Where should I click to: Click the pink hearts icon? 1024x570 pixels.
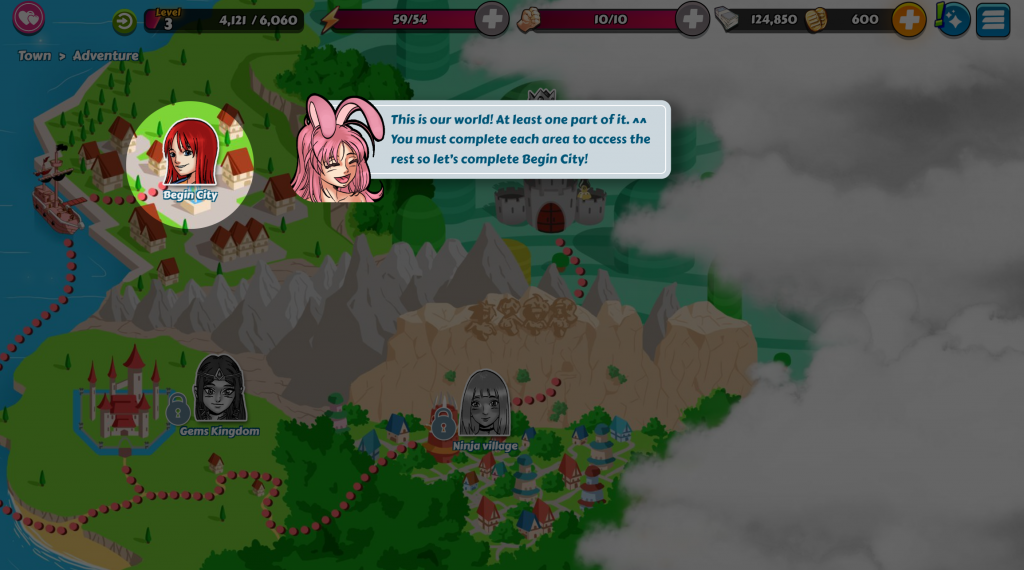28,18
